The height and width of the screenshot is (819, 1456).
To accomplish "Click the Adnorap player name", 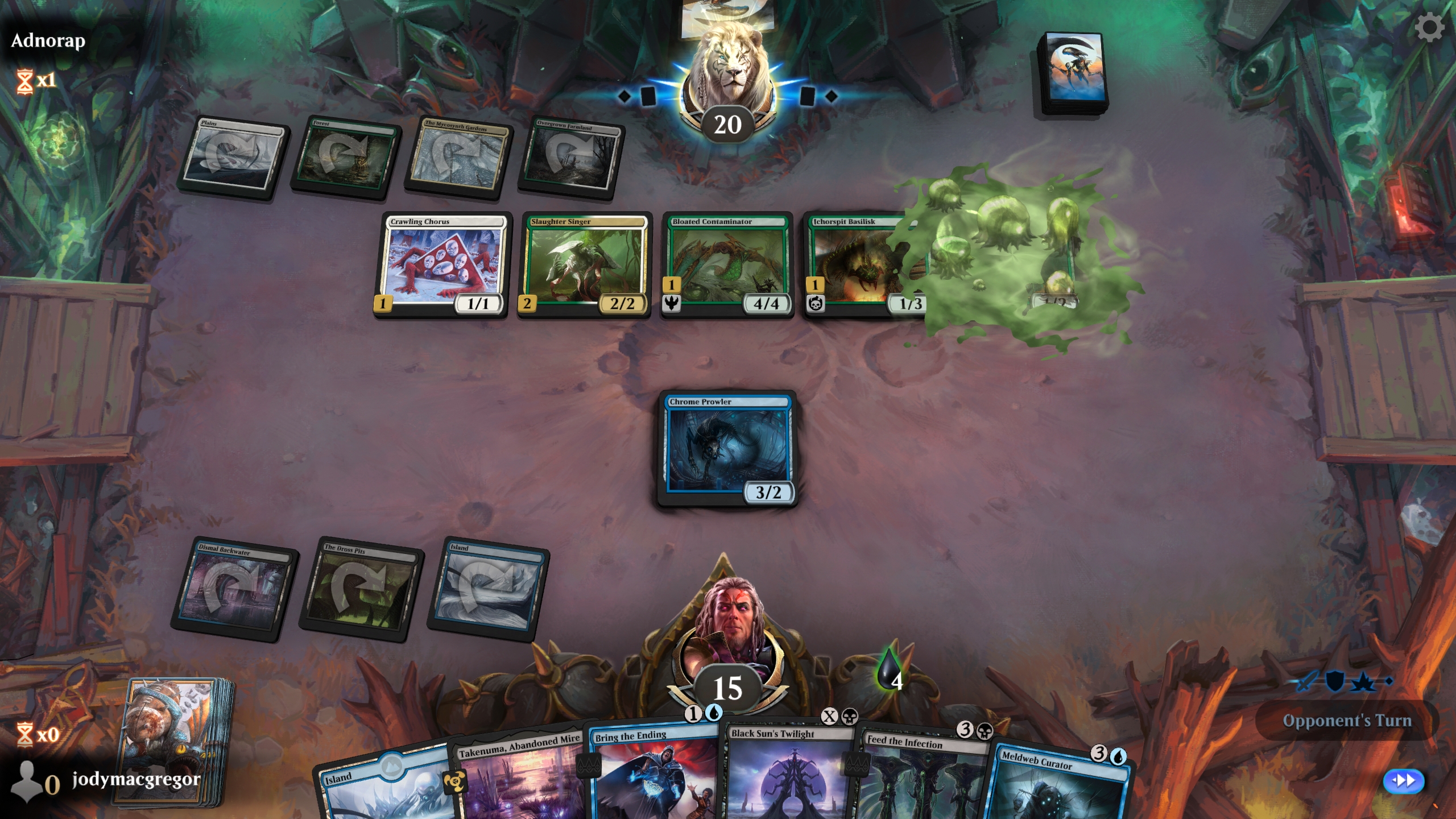I will click(47, 40).
